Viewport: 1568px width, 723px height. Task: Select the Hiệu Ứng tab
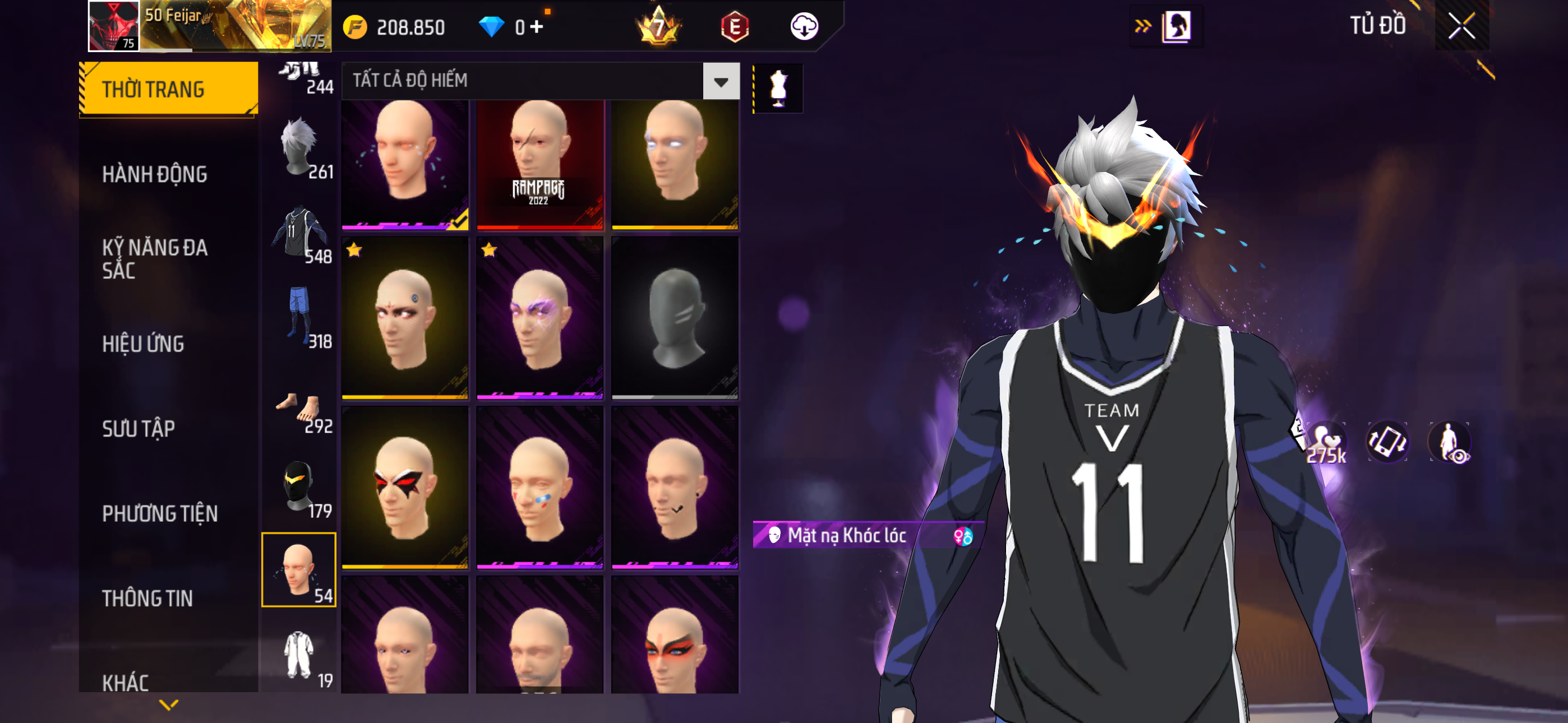coord(143,344)
